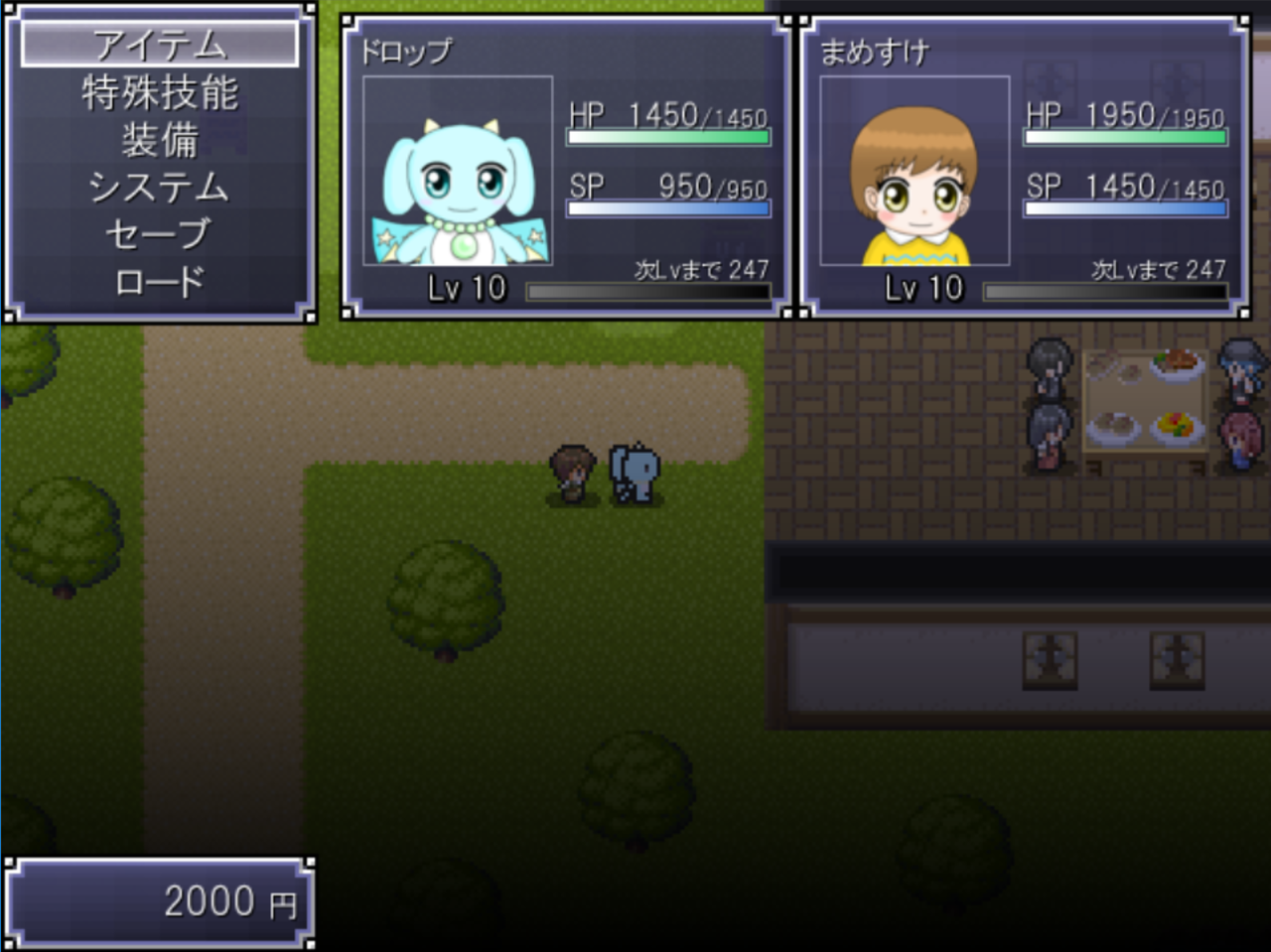Screen dimensions: 1271x952
Task: Select ドロップ's blue creature portrait
Action: coord(458,171)
